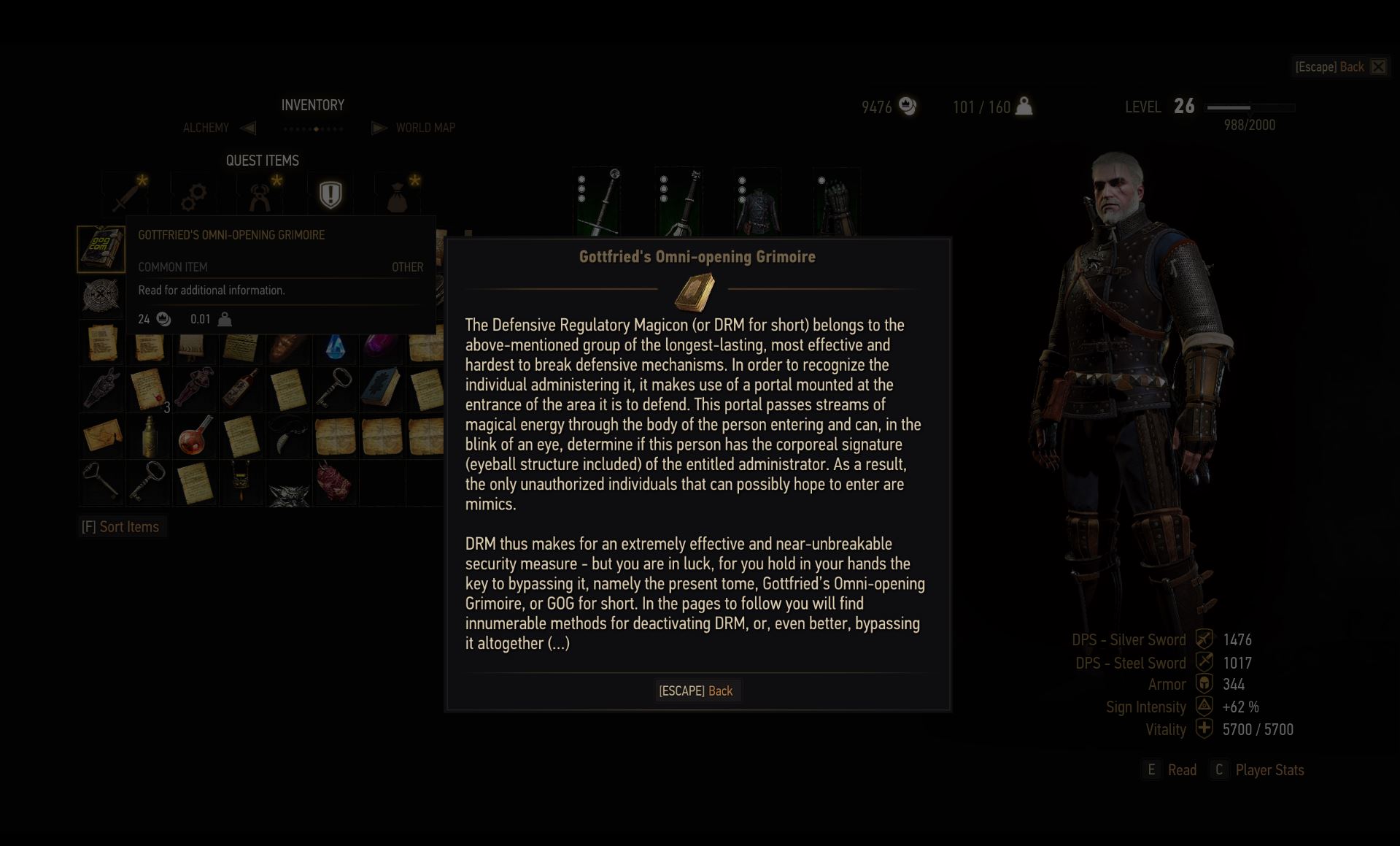
Task: Click the top-right Back close button
Action: click(1377, 67)
